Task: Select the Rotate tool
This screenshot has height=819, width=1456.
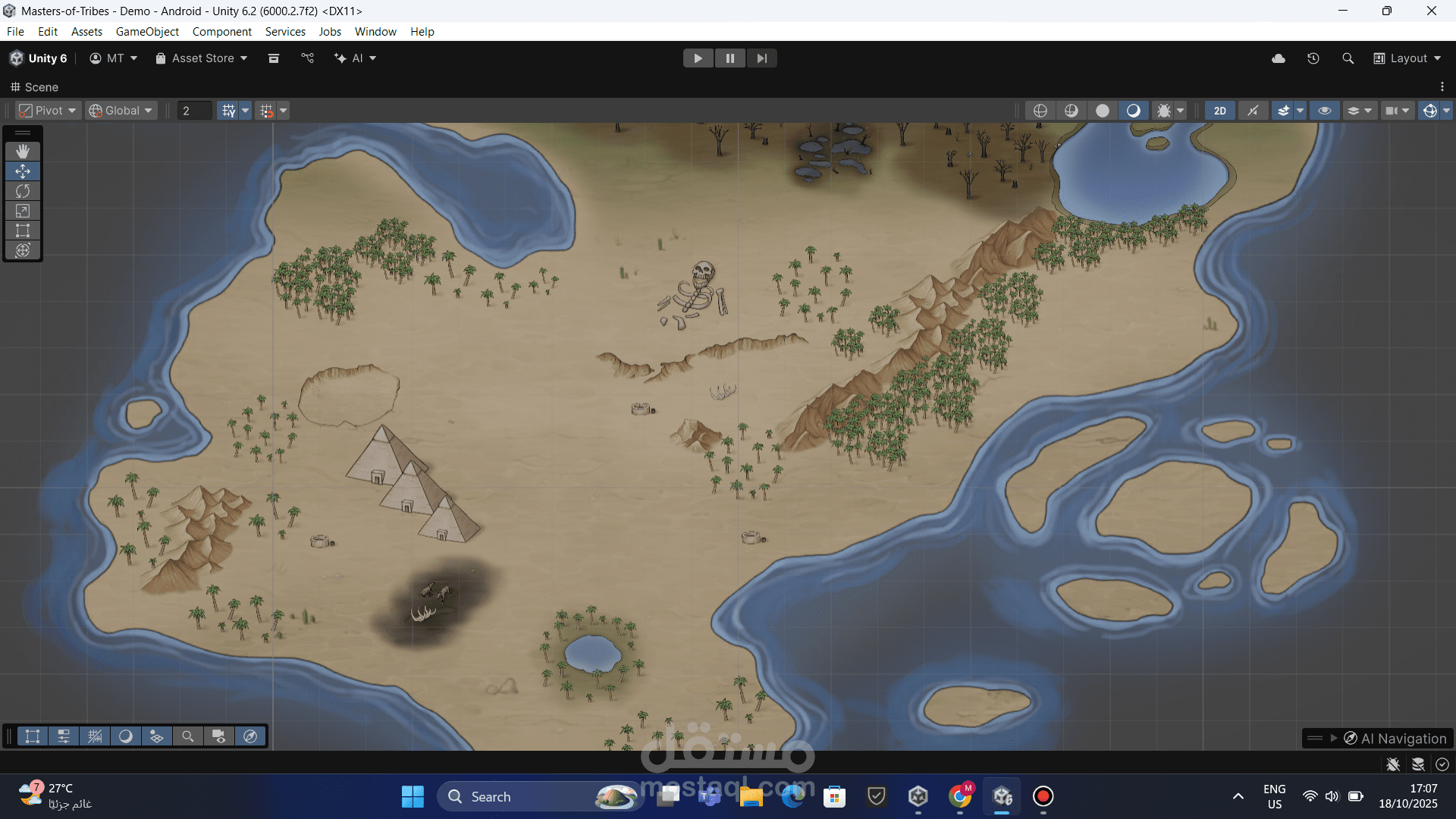Action: (x=23, y=191)
